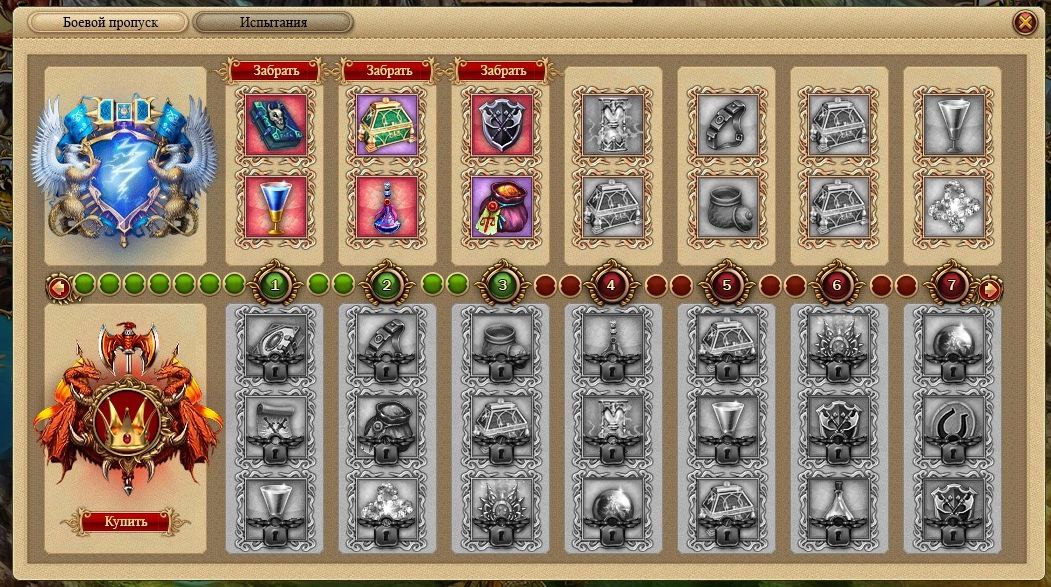Image resolution: width=1051 pixels, height=587 pixels.
Task: Pick the purple potion flask reward
Action: [x=388, y=207]
